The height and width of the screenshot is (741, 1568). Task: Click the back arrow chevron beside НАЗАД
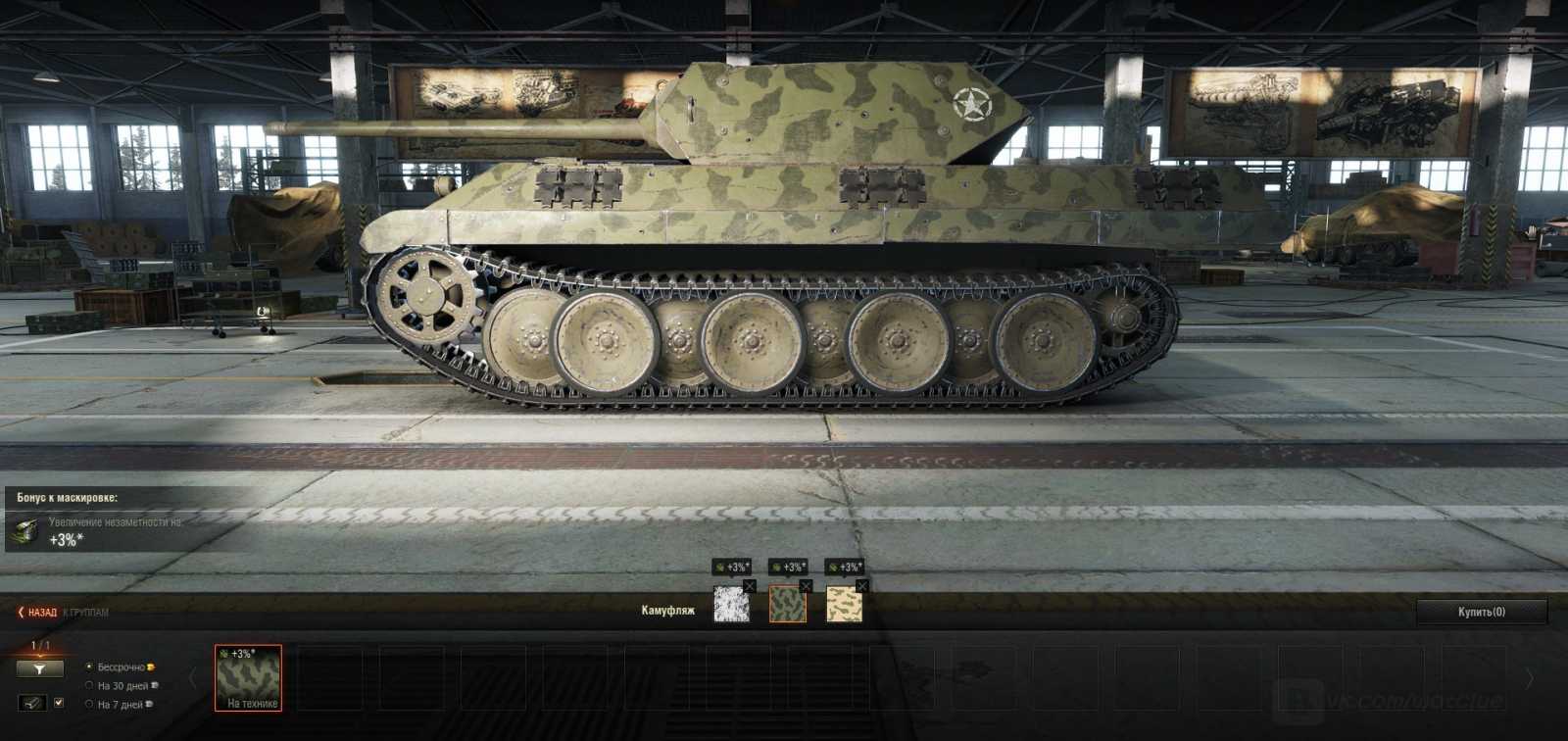(21, 613)
